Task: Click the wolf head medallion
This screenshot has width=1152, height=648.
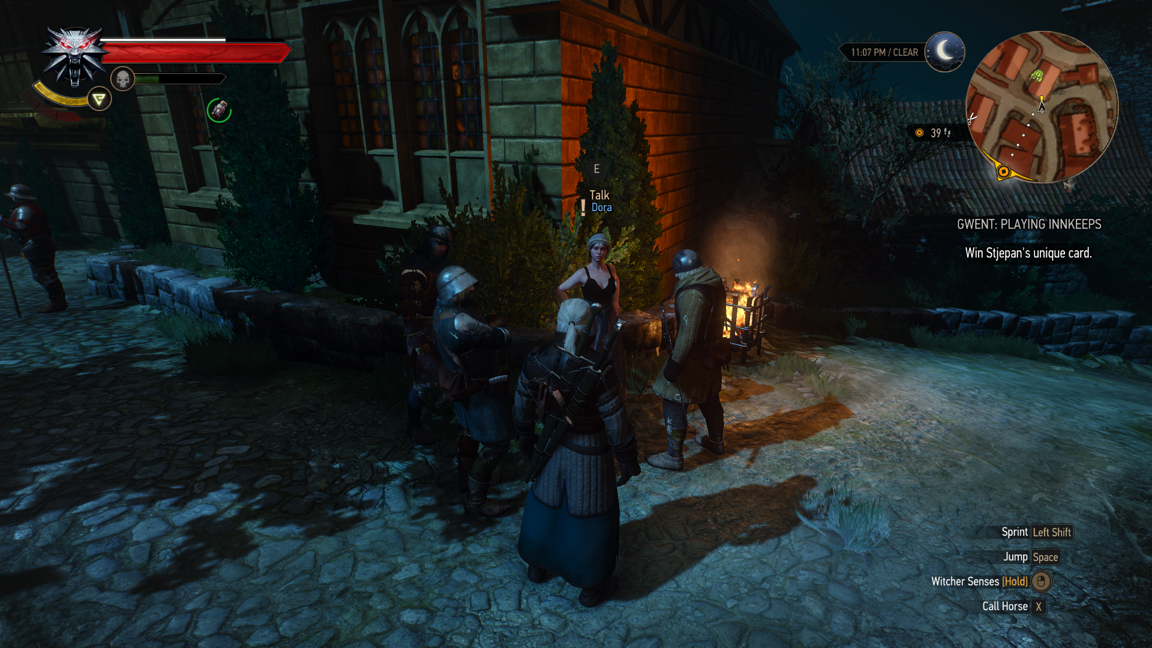Action: [72, 53]
